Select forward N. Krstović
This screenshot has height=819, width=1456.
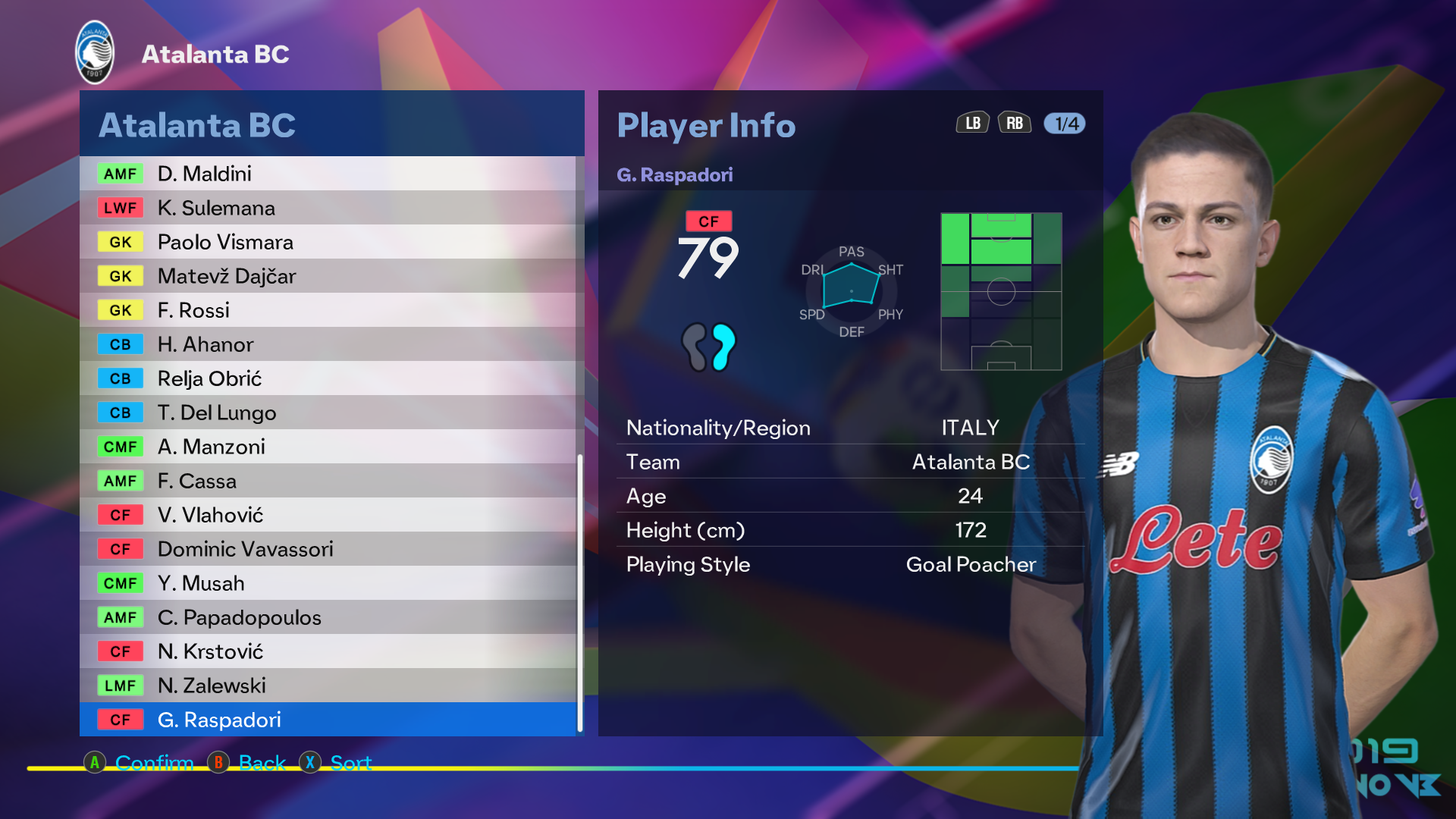[328, 651]
